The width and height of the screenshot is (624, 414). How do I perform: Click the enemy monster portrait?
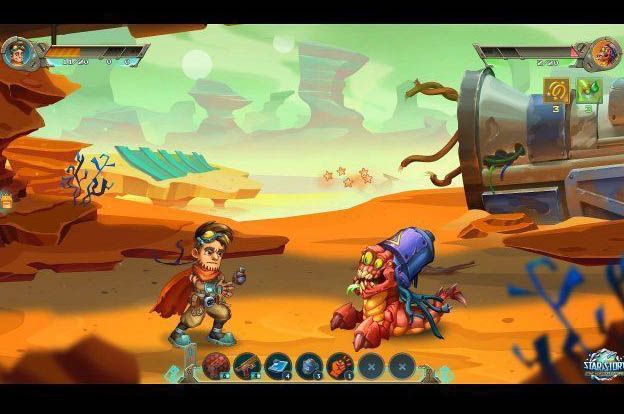click(x=604, y=52)
